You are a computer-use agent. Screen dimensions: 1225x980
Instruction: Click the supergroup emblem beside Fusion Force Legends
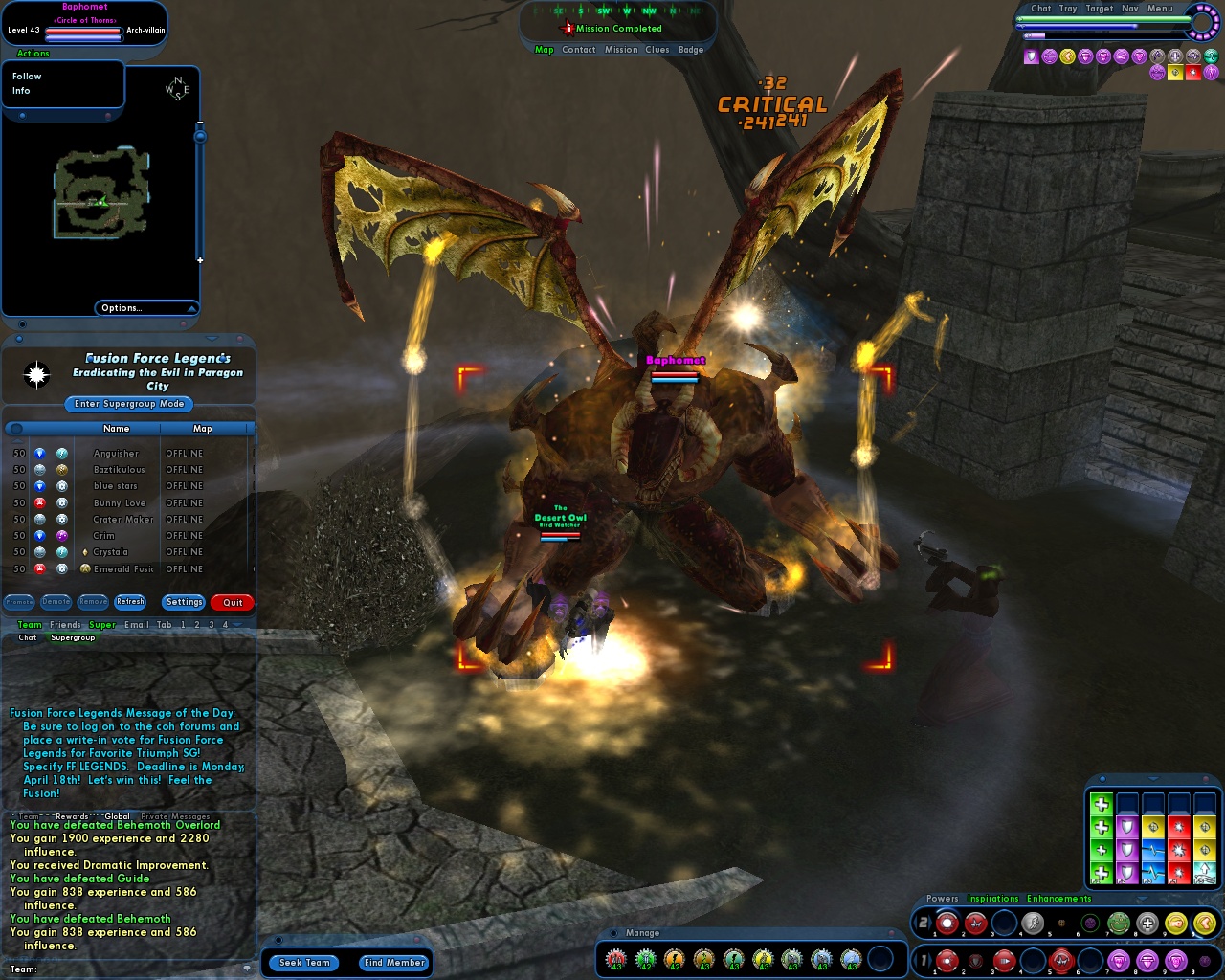[x=36, y=374]
